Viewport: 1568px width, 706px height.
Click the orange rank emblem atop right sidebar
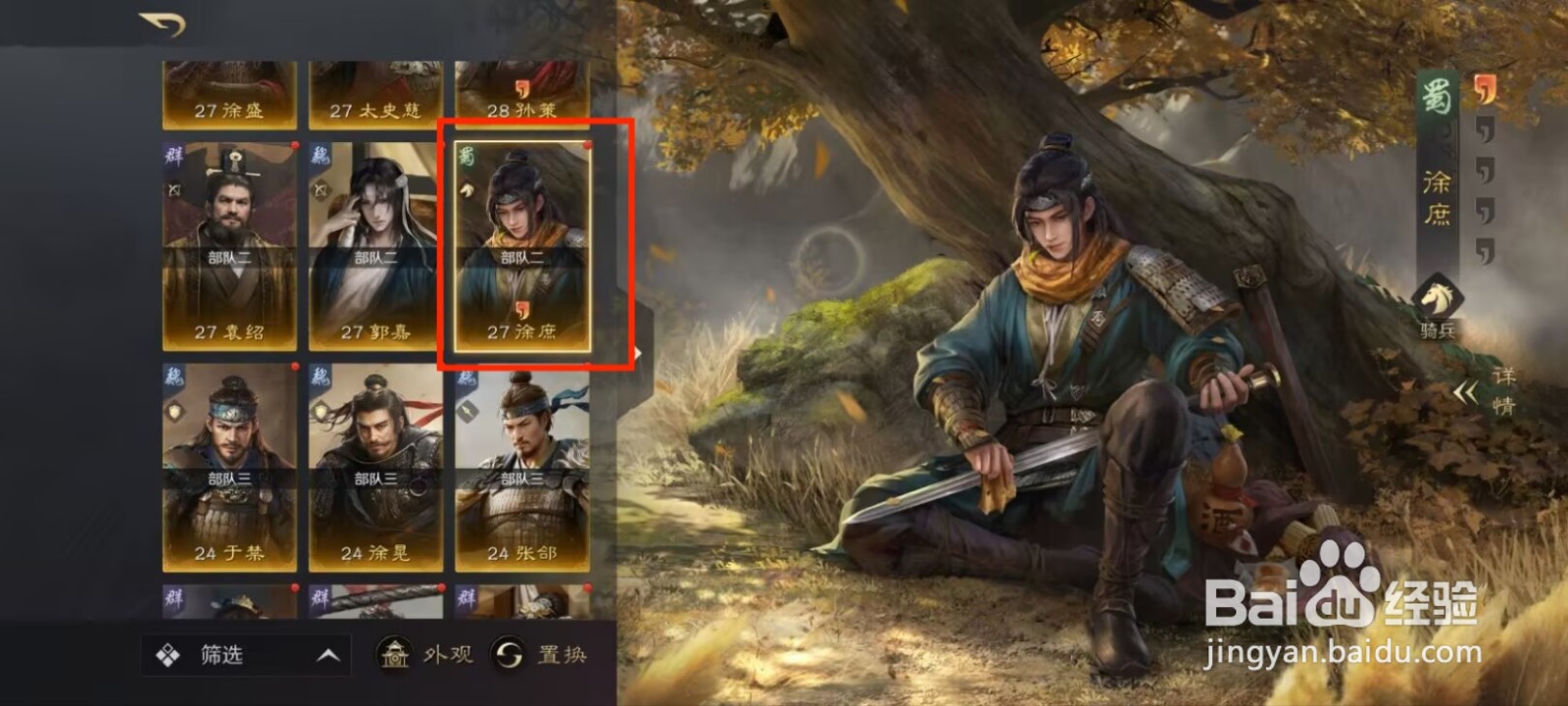[1486, 90]
